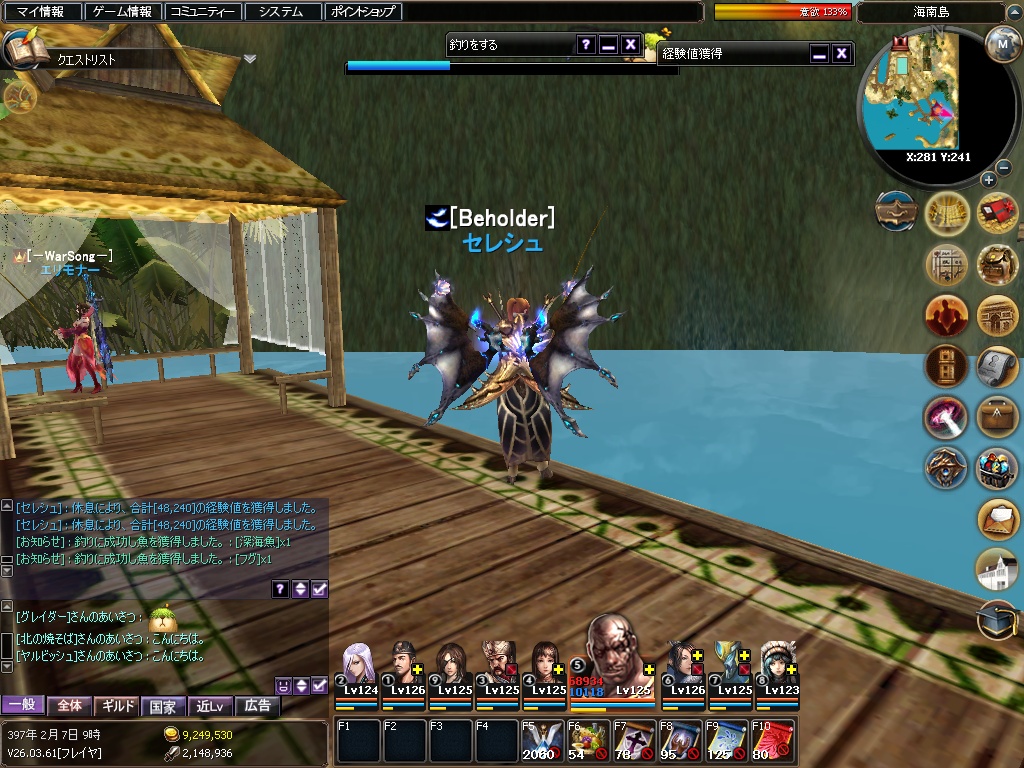Open the システム menu

click(x=282, y=12)
